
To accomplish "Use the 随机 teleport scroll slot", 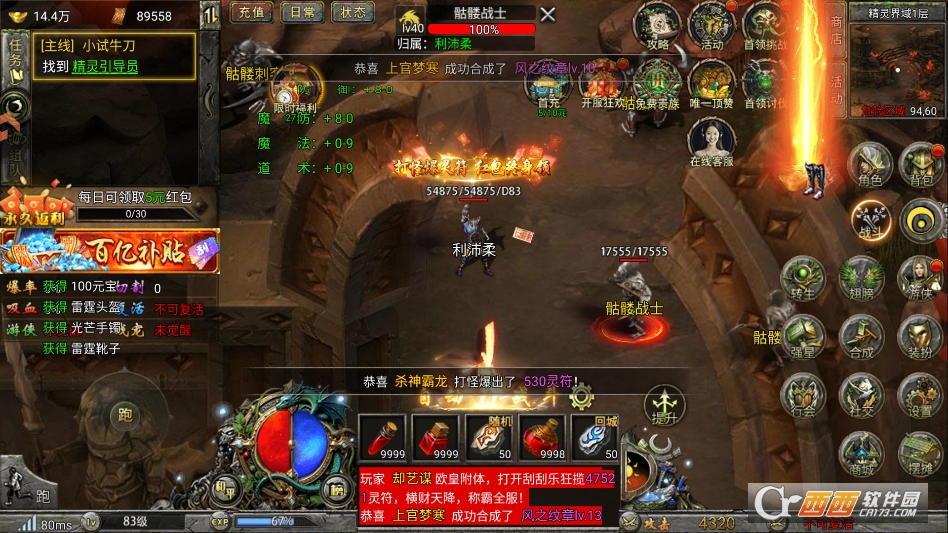I will 490,438.
